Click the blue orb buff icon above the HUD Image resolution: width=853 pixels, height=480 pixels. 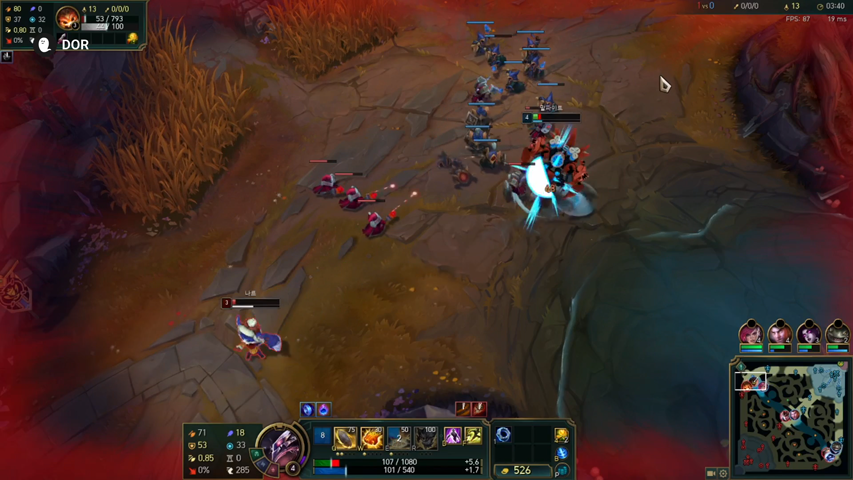(x=307, y=409)
